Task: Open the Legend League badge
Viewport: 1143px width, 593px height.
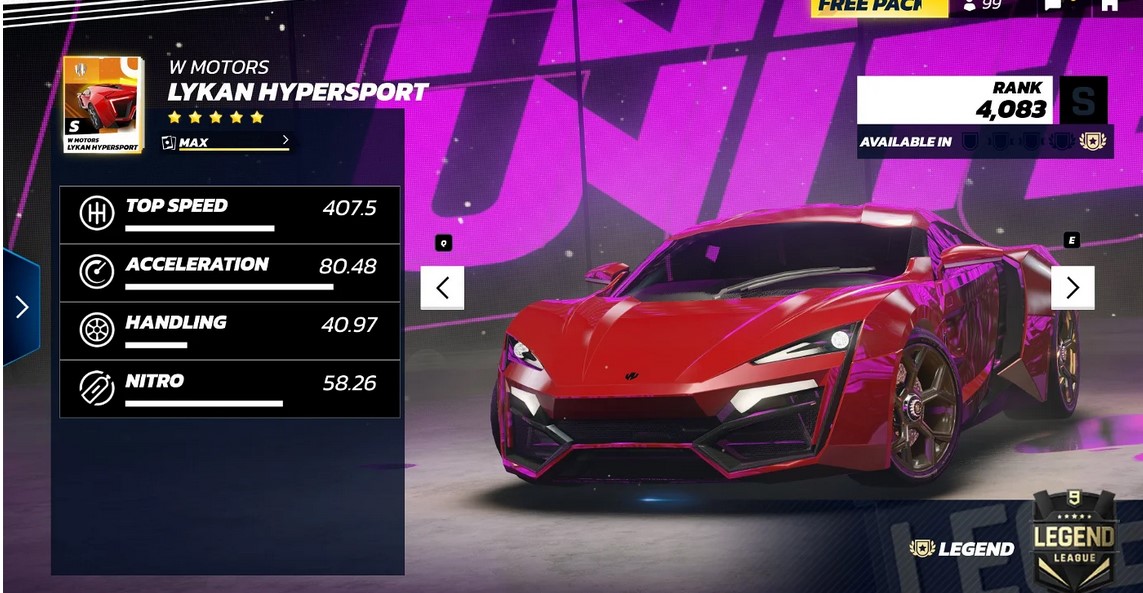Action: pos(1073,541)
